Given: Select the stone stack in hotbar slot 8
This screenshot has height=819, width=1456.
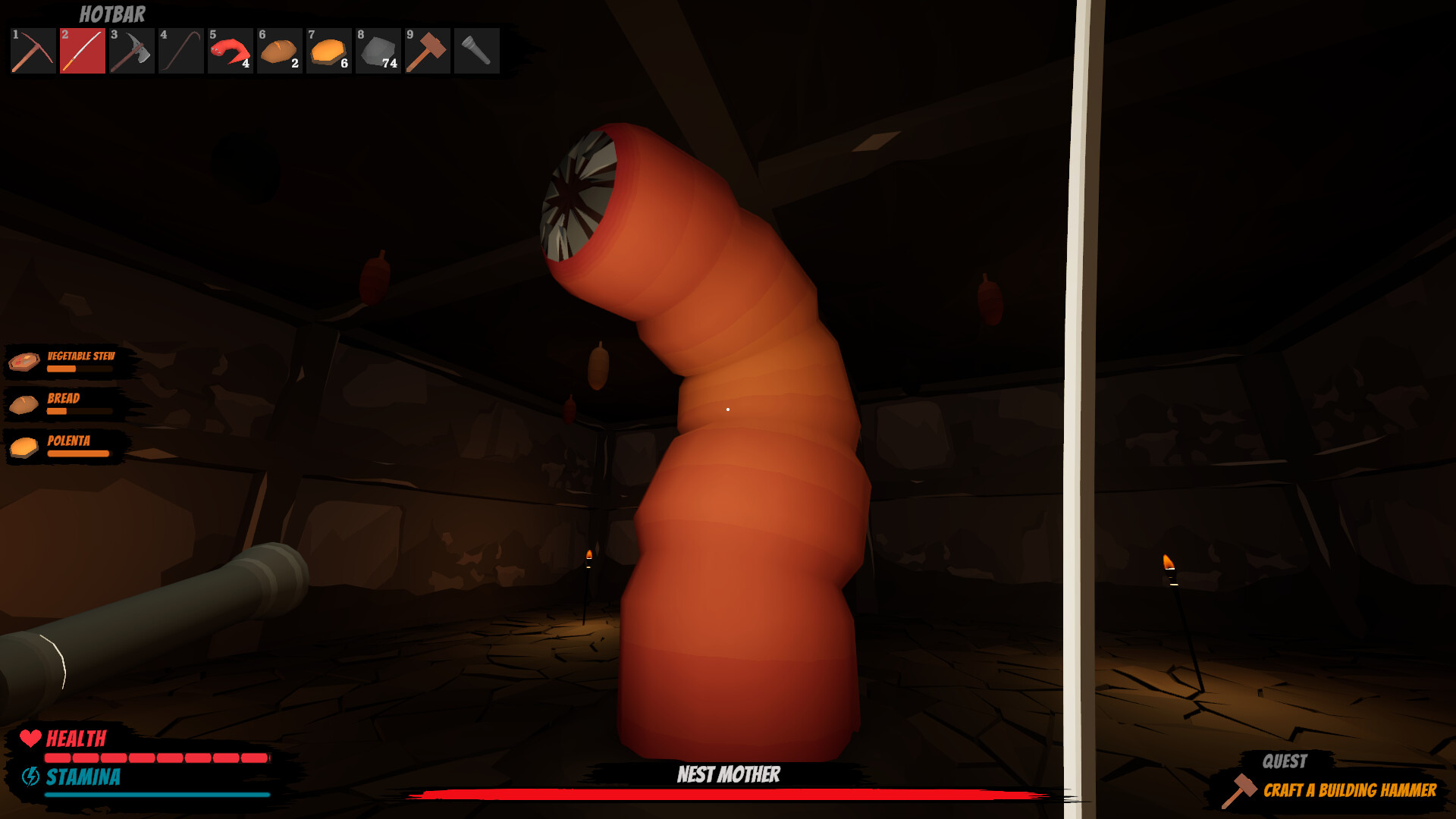Looking at the screenshot, I should [378, 52].
